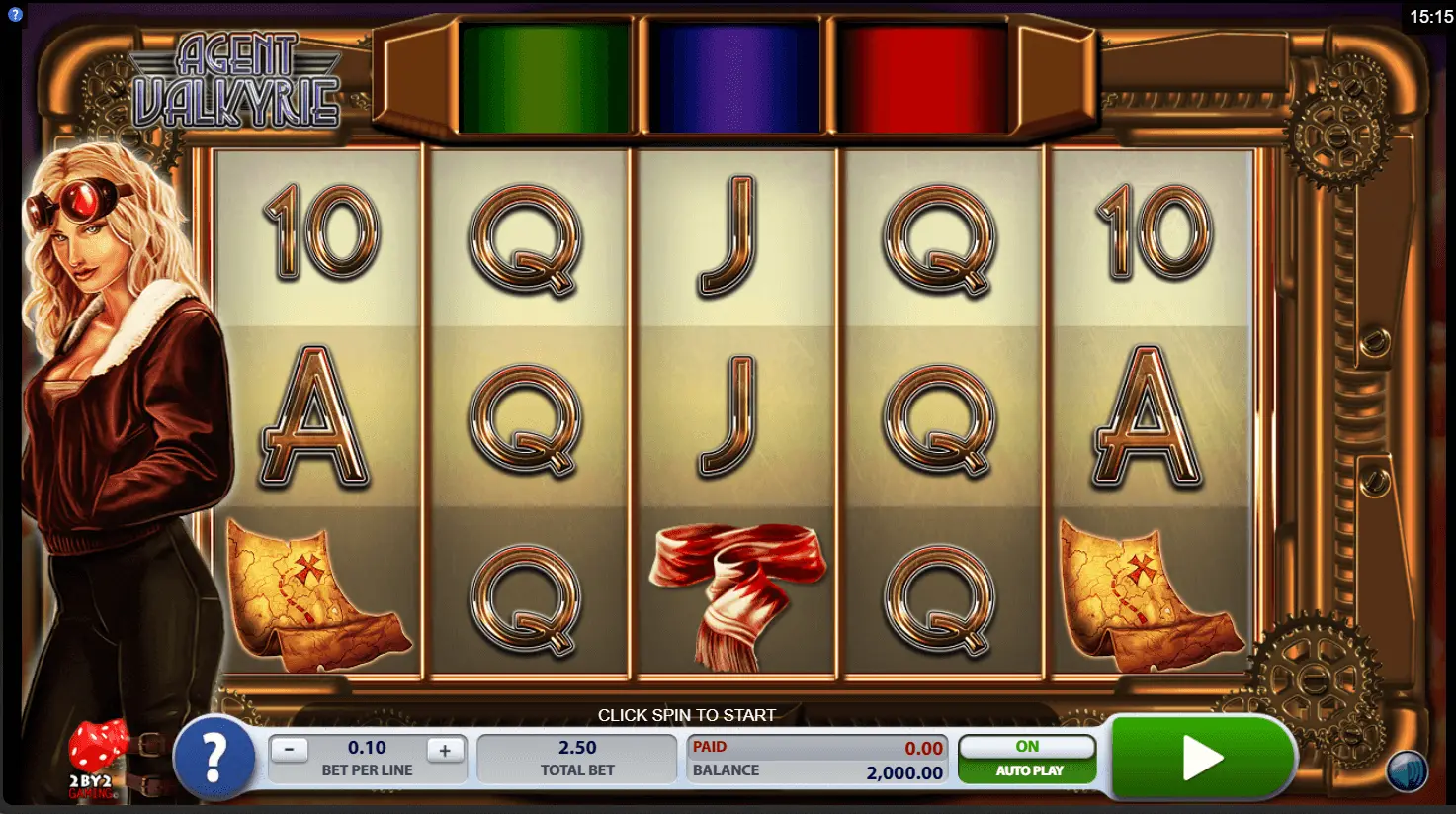
Task: Toggle the Auto Play button
Action: [x=1027, y=759]
